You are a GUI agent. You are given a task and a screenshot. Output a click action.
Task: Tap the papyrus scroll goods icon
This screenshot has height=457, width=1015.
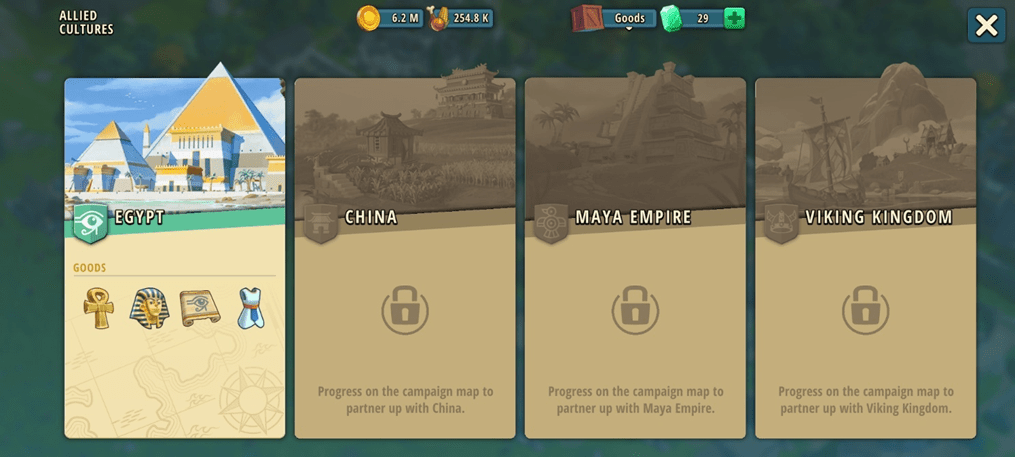pos(200,308)
